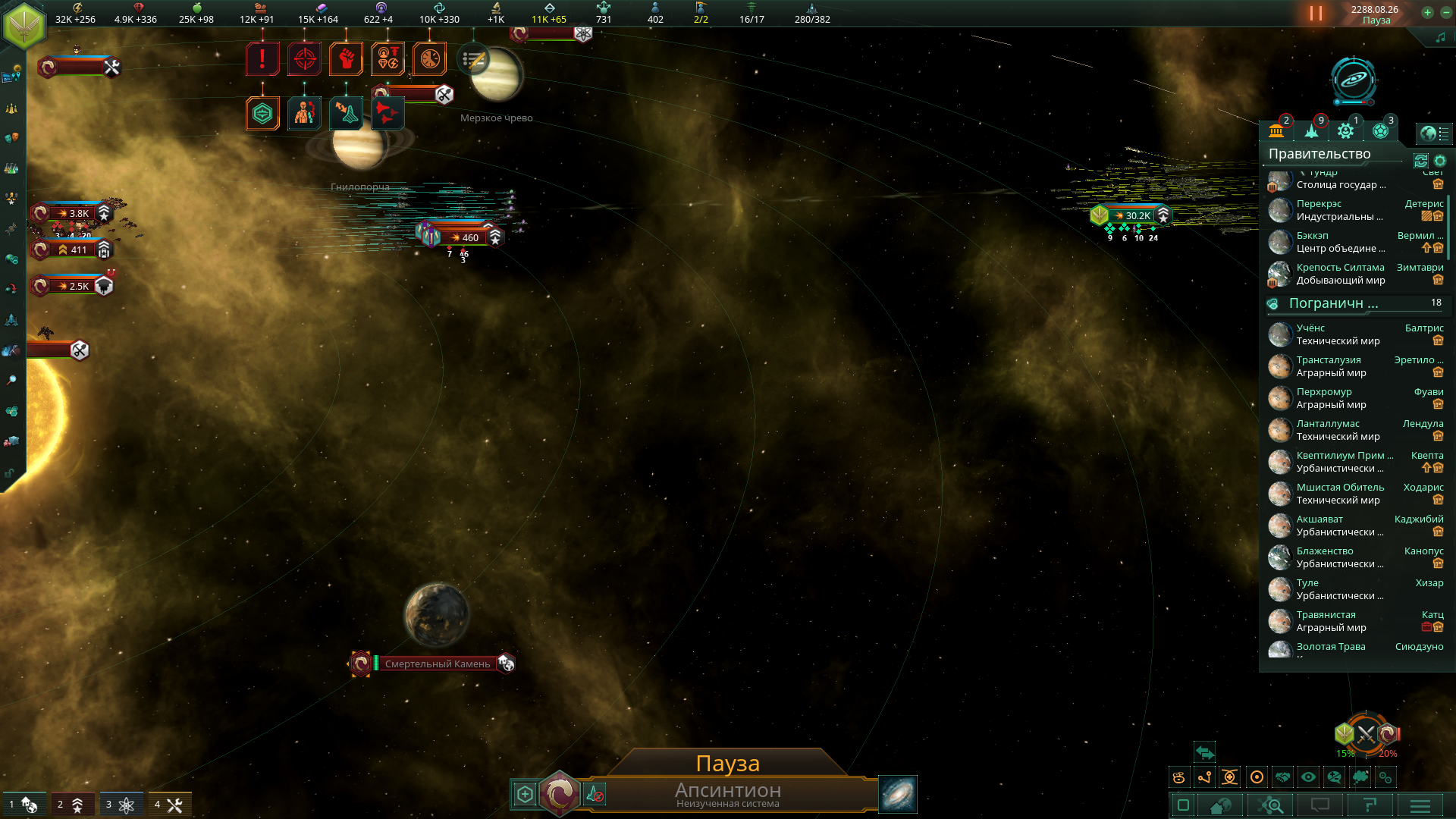
Task: Open the Government outliner tab
Action: point(1277,131)
